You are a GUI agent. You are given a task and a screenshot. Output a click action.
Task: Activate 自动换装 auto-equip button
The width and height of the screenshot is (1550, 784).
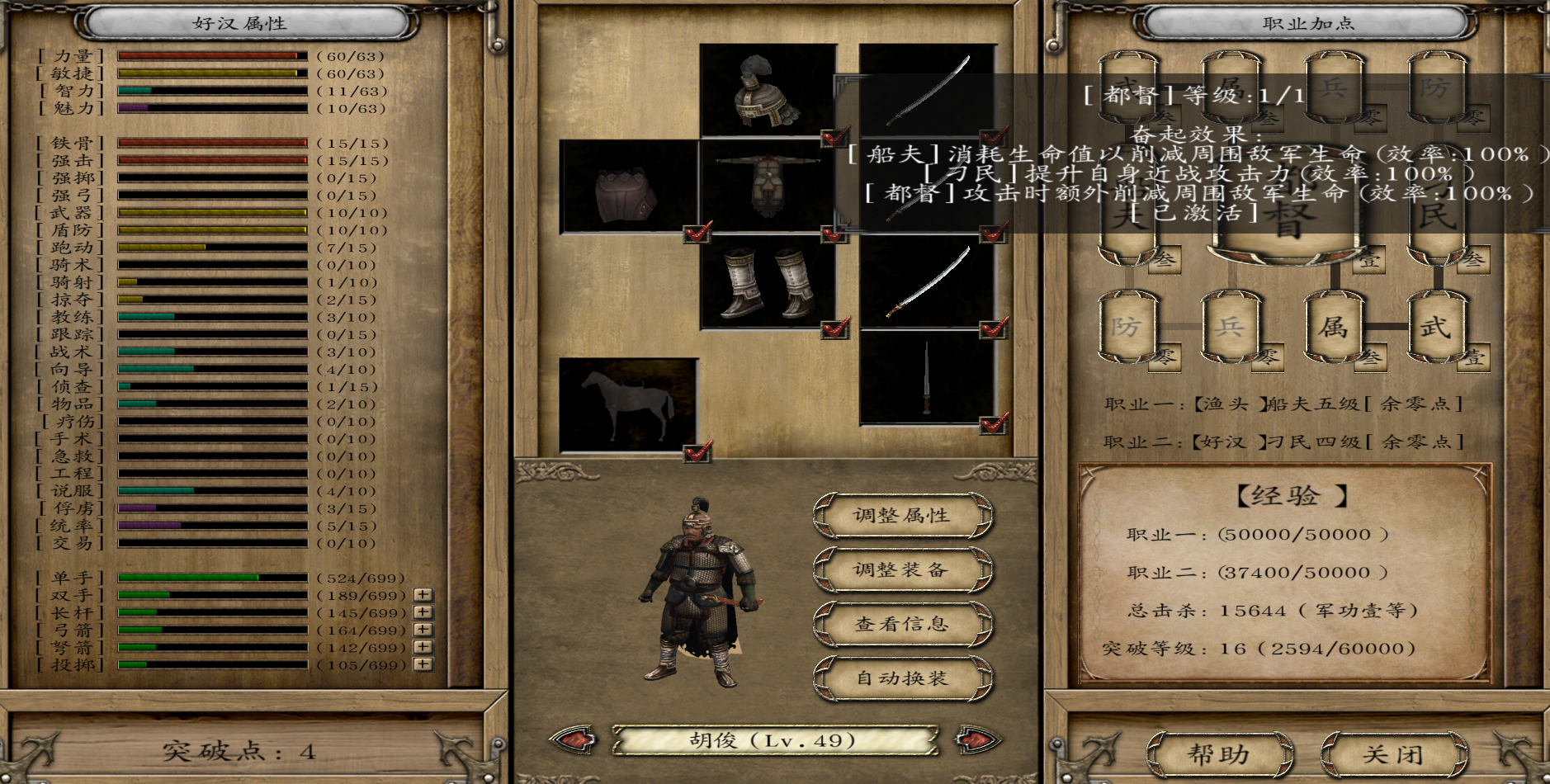coord(902,679)
